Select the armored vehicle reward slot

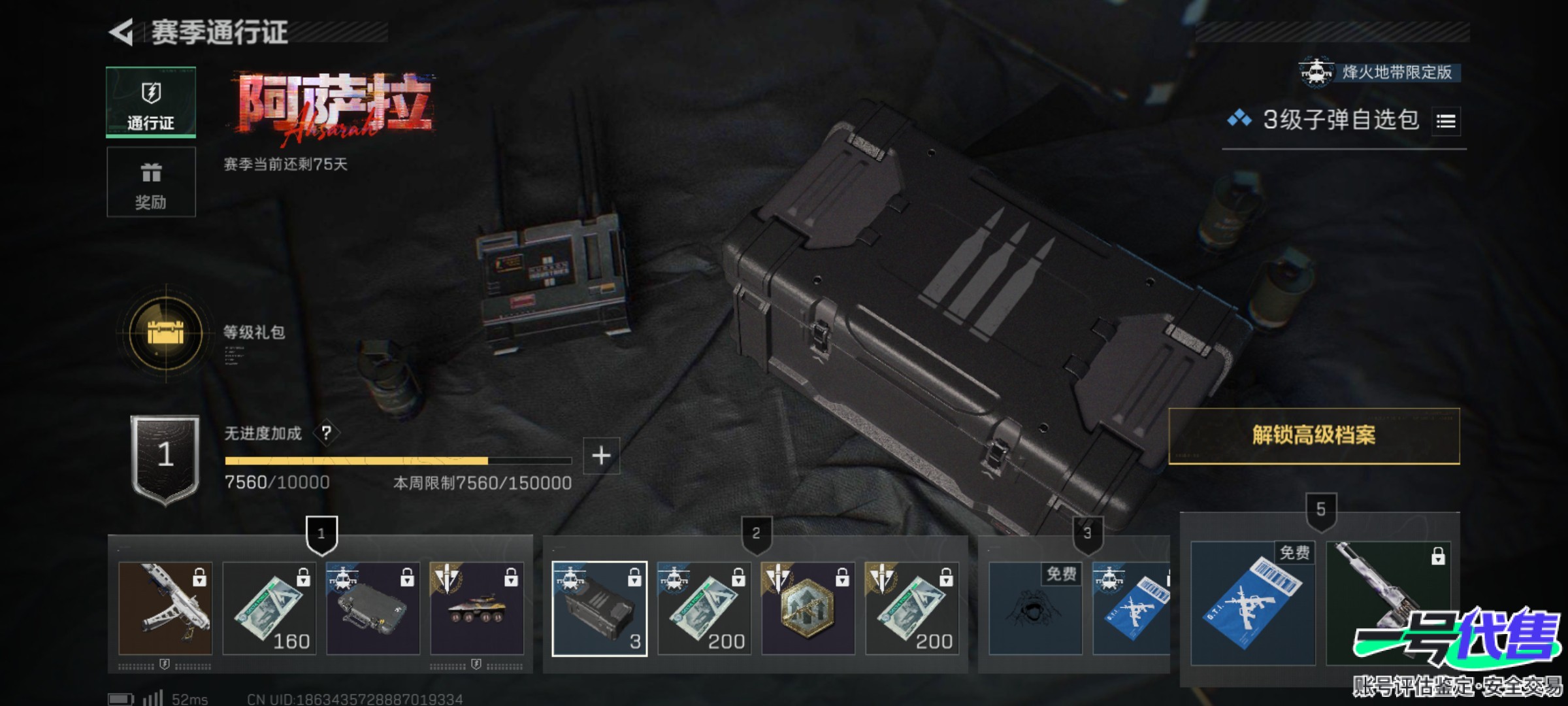[x=477, y=609]
